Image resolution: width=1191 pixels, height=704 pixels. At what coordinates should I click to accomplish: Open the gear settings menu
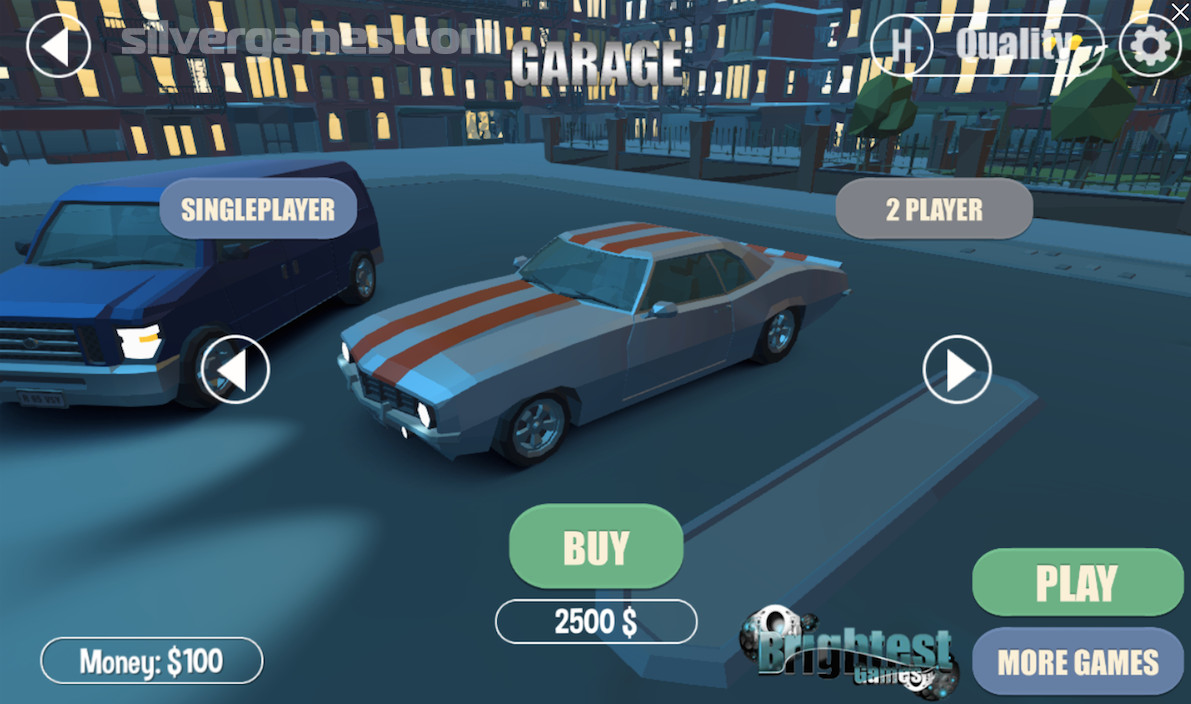tap(1150, 45)
